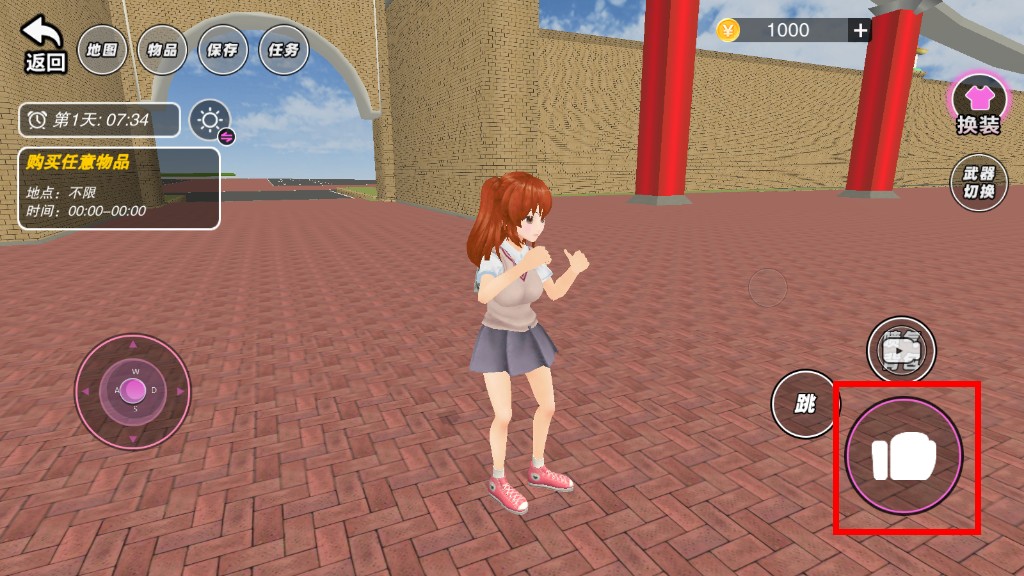Image resolution: width=1024 pixels, height=576 pixels.
Task: Attack with the fist punch button
Action: [x=904, y=457]
